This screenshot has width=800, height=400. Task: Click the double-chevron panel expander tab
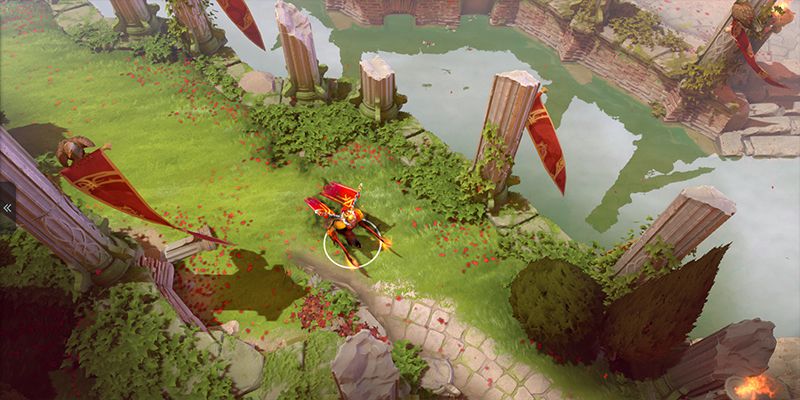7,208
